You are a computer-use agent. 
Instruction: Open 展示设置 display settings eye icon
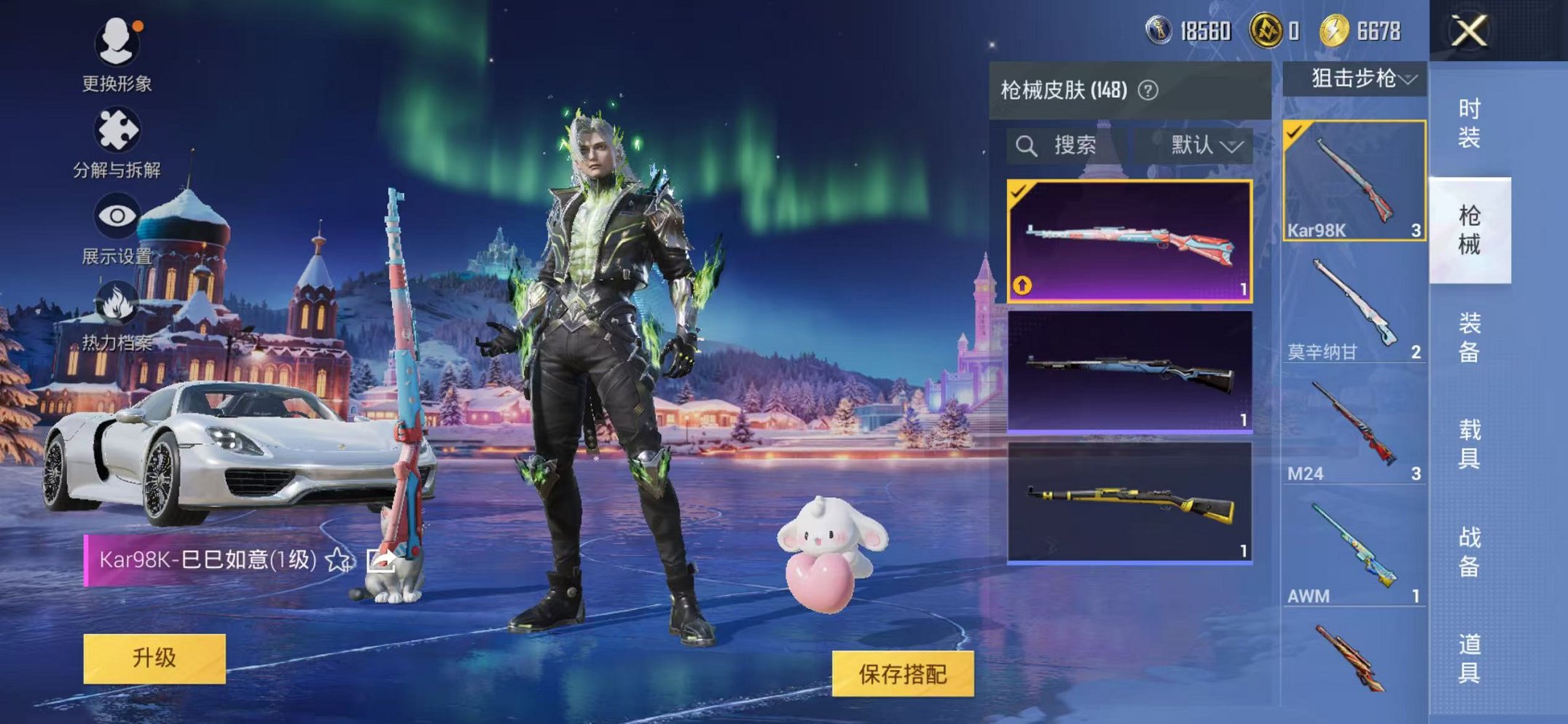(117, 215)
